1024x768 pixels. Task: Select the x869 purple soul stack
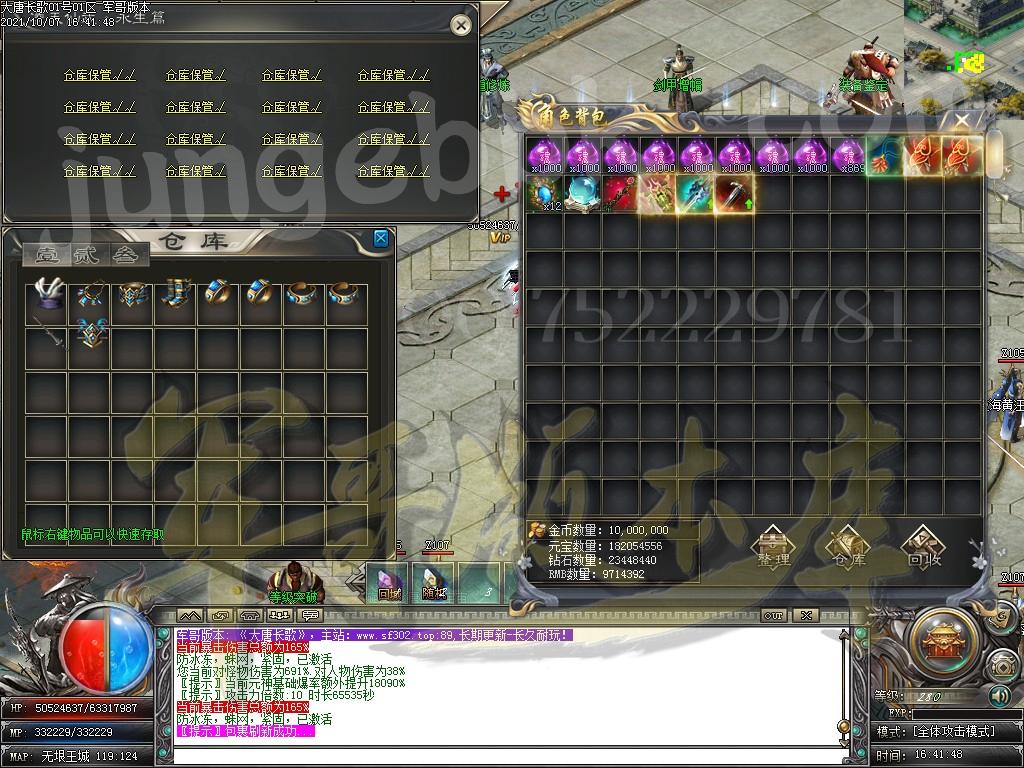point(848,155)
